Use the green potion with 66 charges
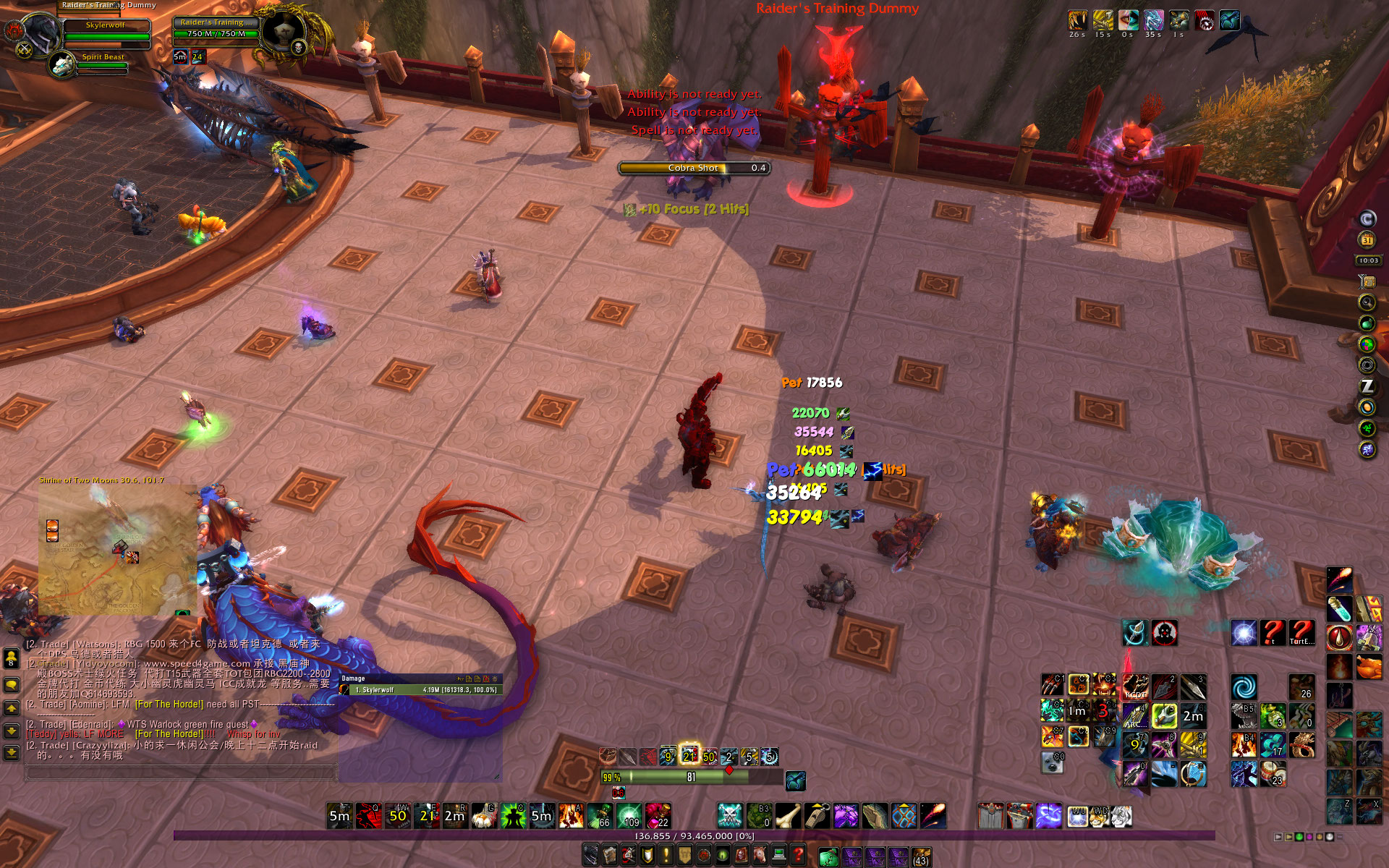Screen dimensions: 1389x868 click(x=600, y=816)
